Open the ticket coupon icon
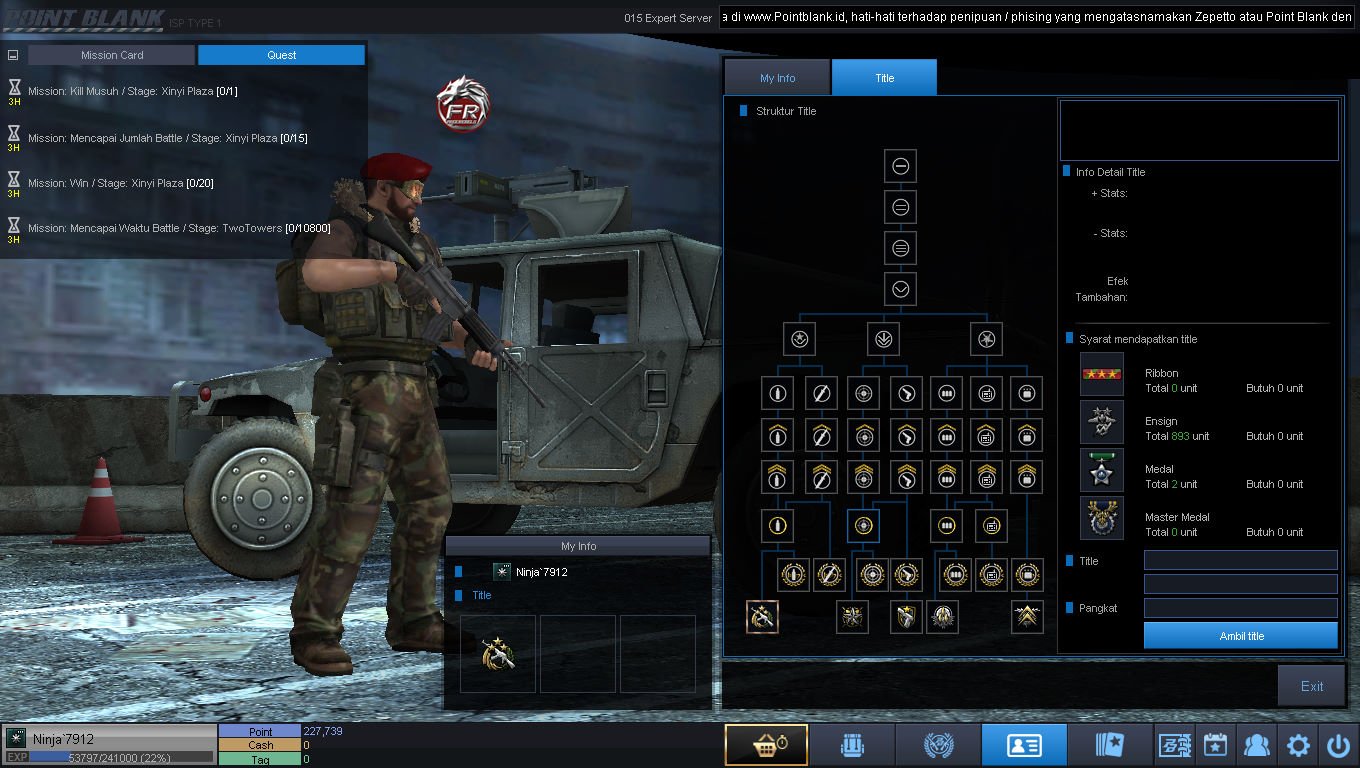This screenshot has width=1360, height=768. [x=1173, y=745]
